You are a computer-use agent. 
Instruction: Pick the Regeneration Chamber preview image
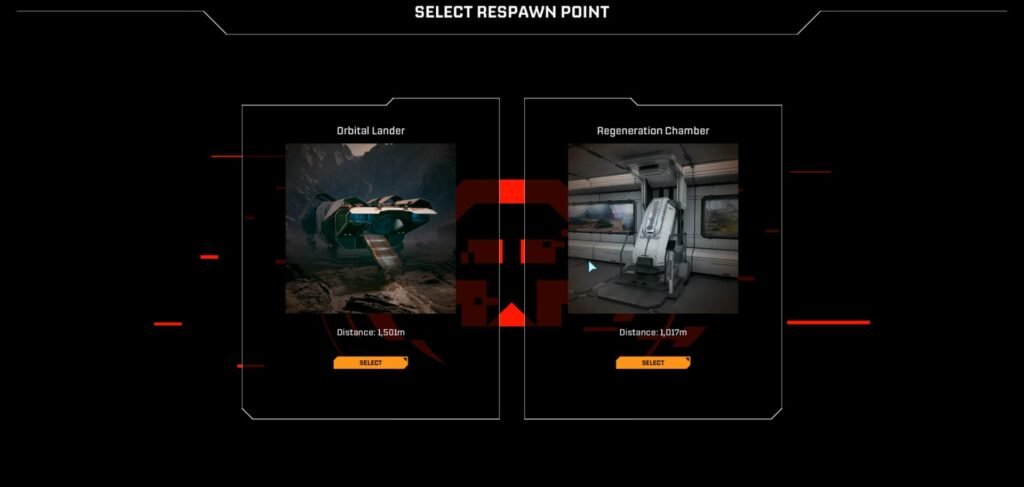[x=653, y=228]
